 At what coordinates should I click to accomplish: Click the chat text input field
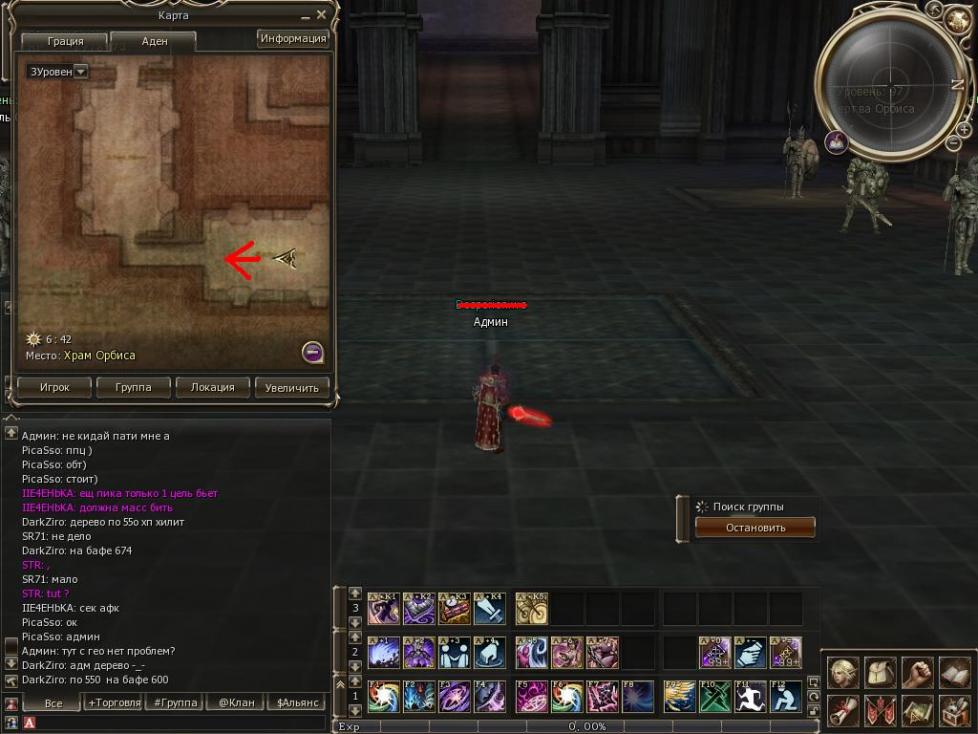tap(180, 722)
